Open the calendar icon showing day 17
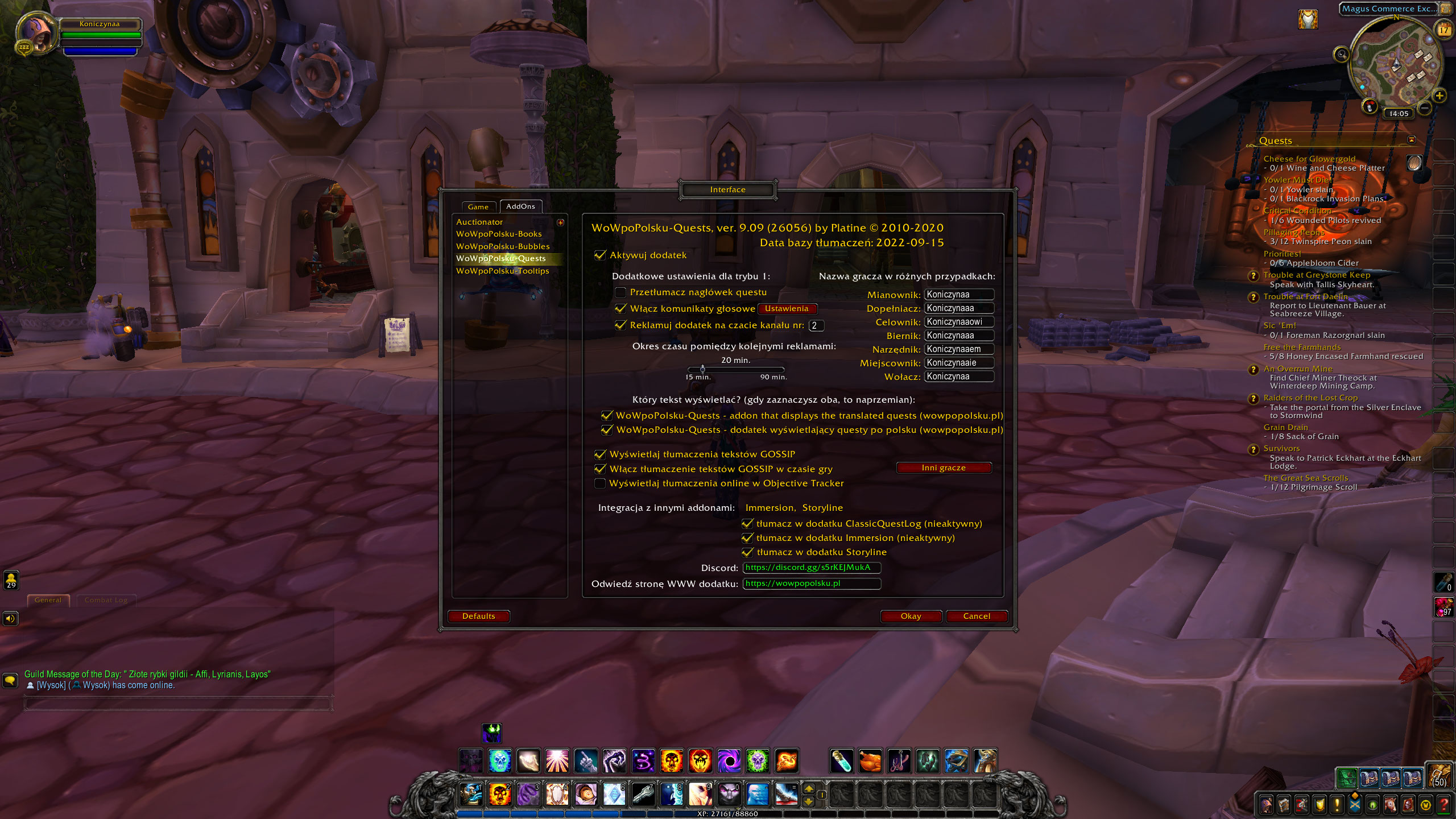This screenshot has width=1456, height=819. pos(1443,30)
